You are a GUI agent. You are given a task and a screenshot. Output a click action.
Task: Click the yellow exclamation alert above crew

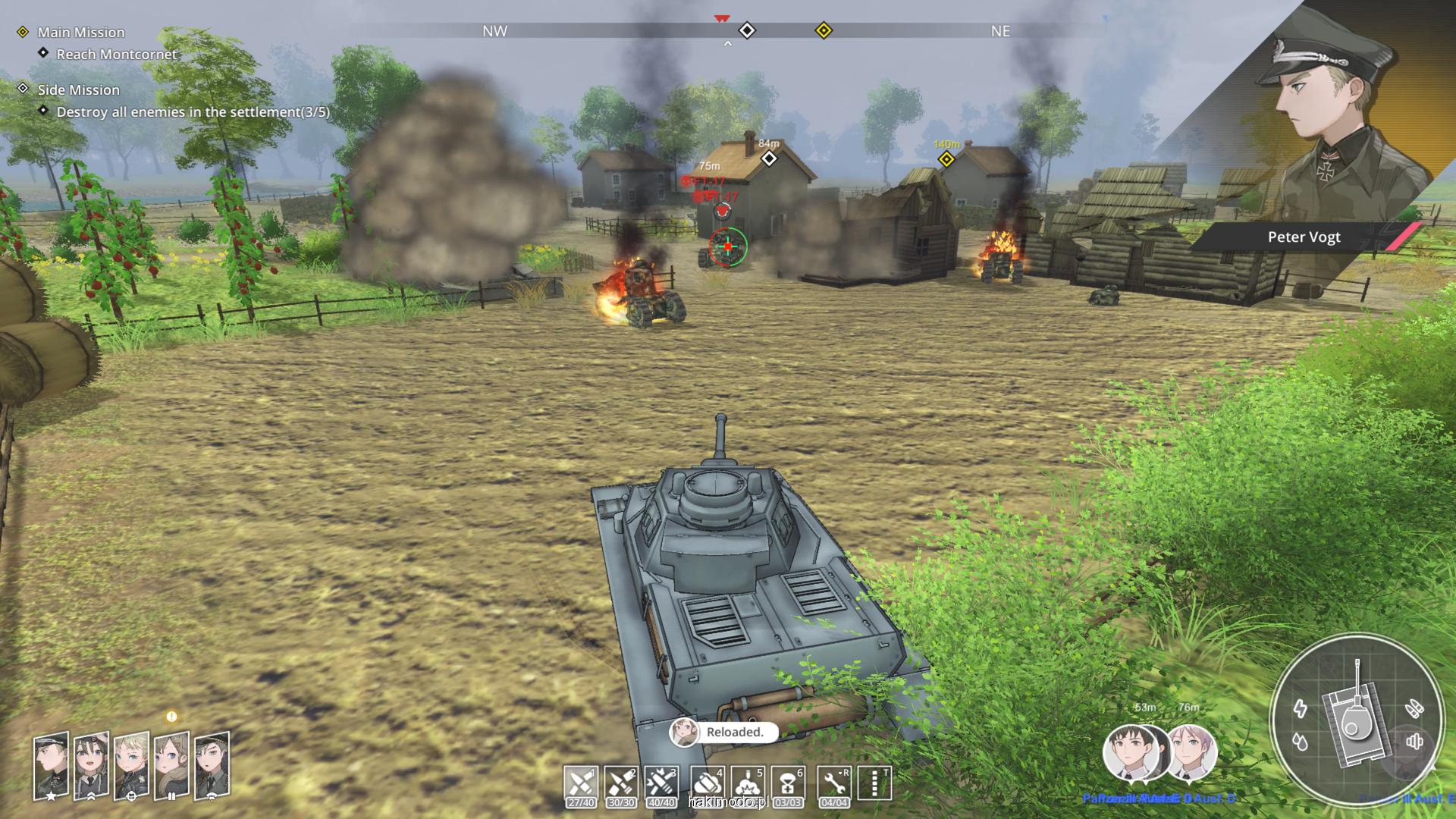[171, 717]
